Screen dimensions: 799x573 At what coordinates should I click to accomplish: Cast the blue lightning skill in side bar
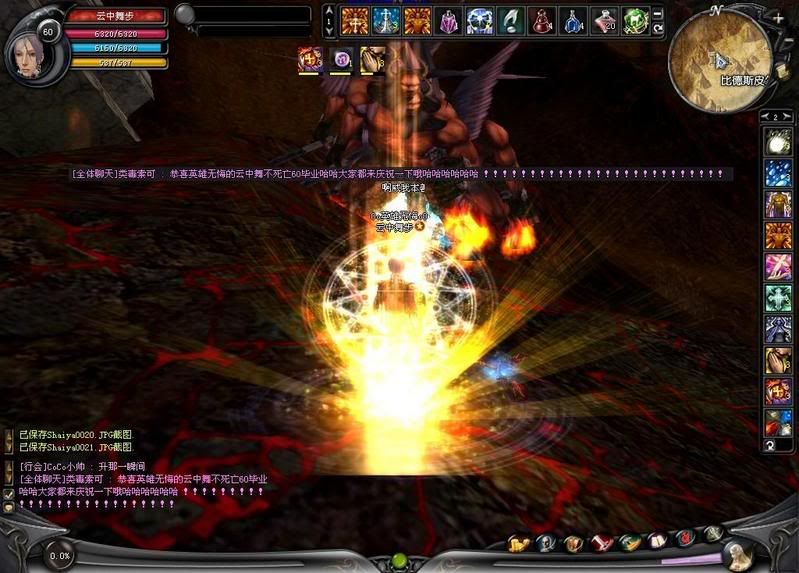point(778,174)
